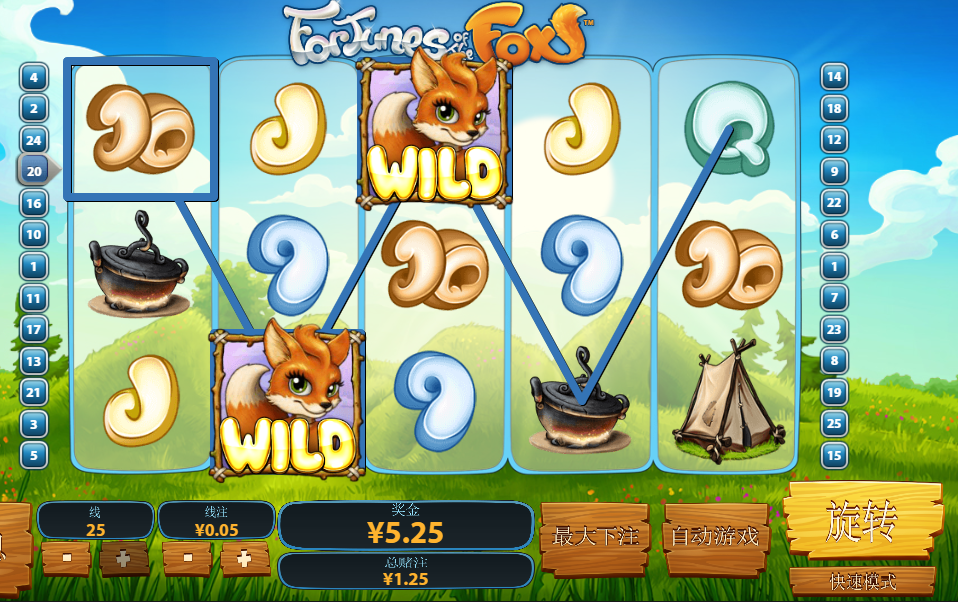958x602 pixels.
Task: Select payline number 13
Action: tap(34, 361)
